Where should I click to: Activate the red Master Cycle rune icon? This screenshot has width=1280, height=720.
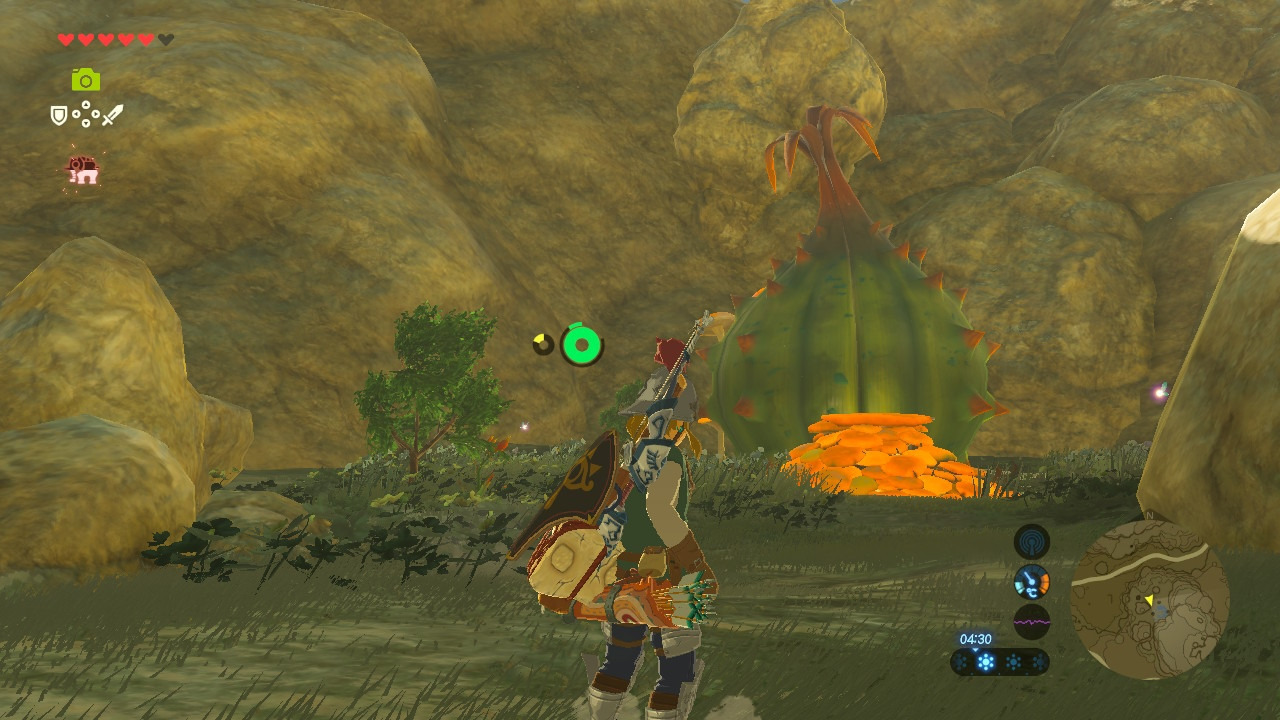click(x=83, y=169)
